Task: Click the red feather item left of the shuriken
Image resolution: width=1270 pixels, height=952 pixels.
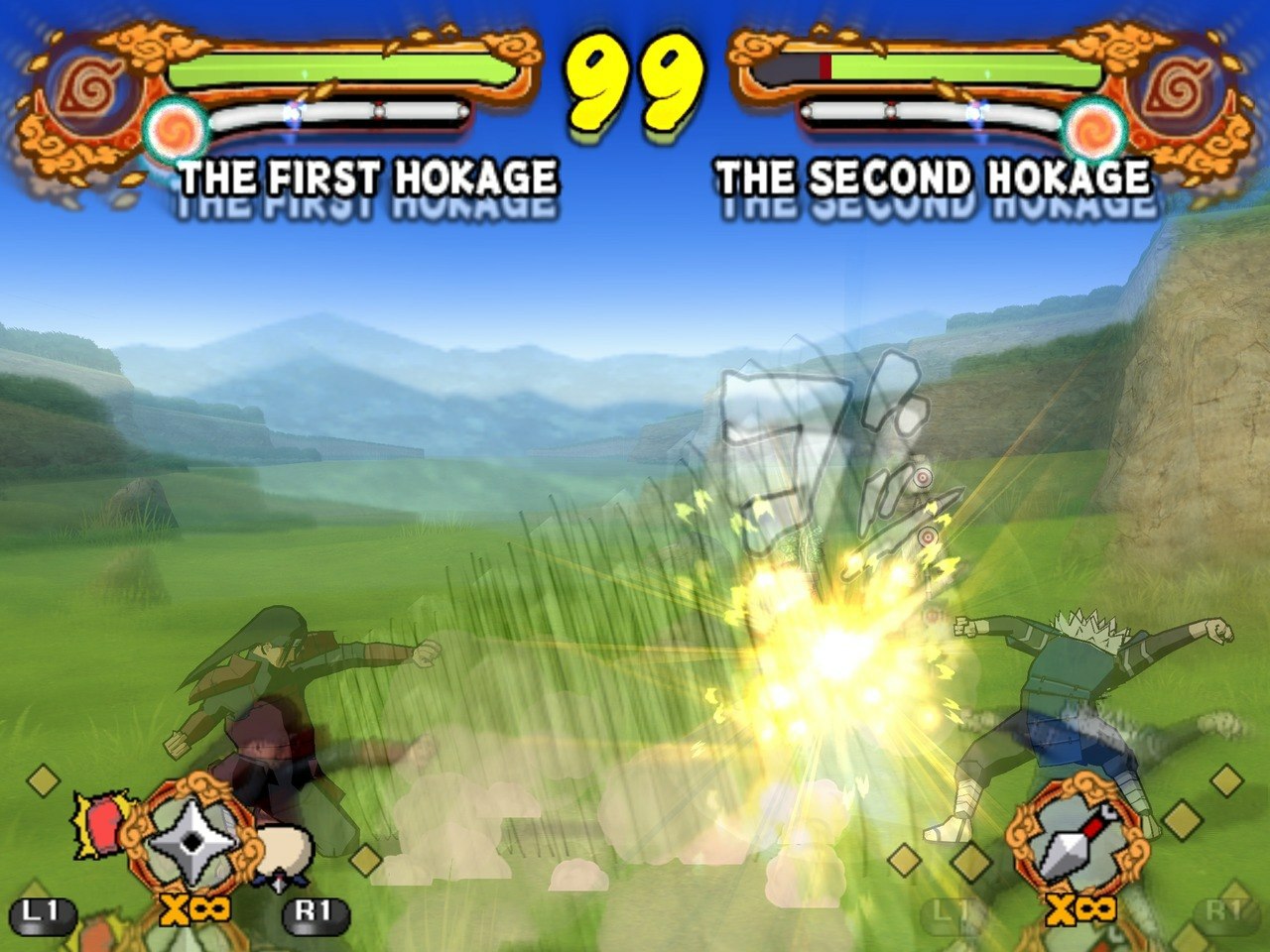Action: pyautogui.click(x=102, y=823)
